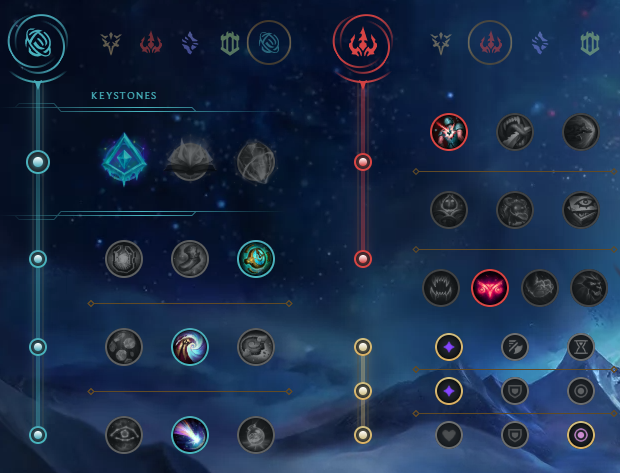The height and width of the screenshot is (473, 620).
Task: Select the glowing red Ingenious Hunter rune
Action: point(490,288)
